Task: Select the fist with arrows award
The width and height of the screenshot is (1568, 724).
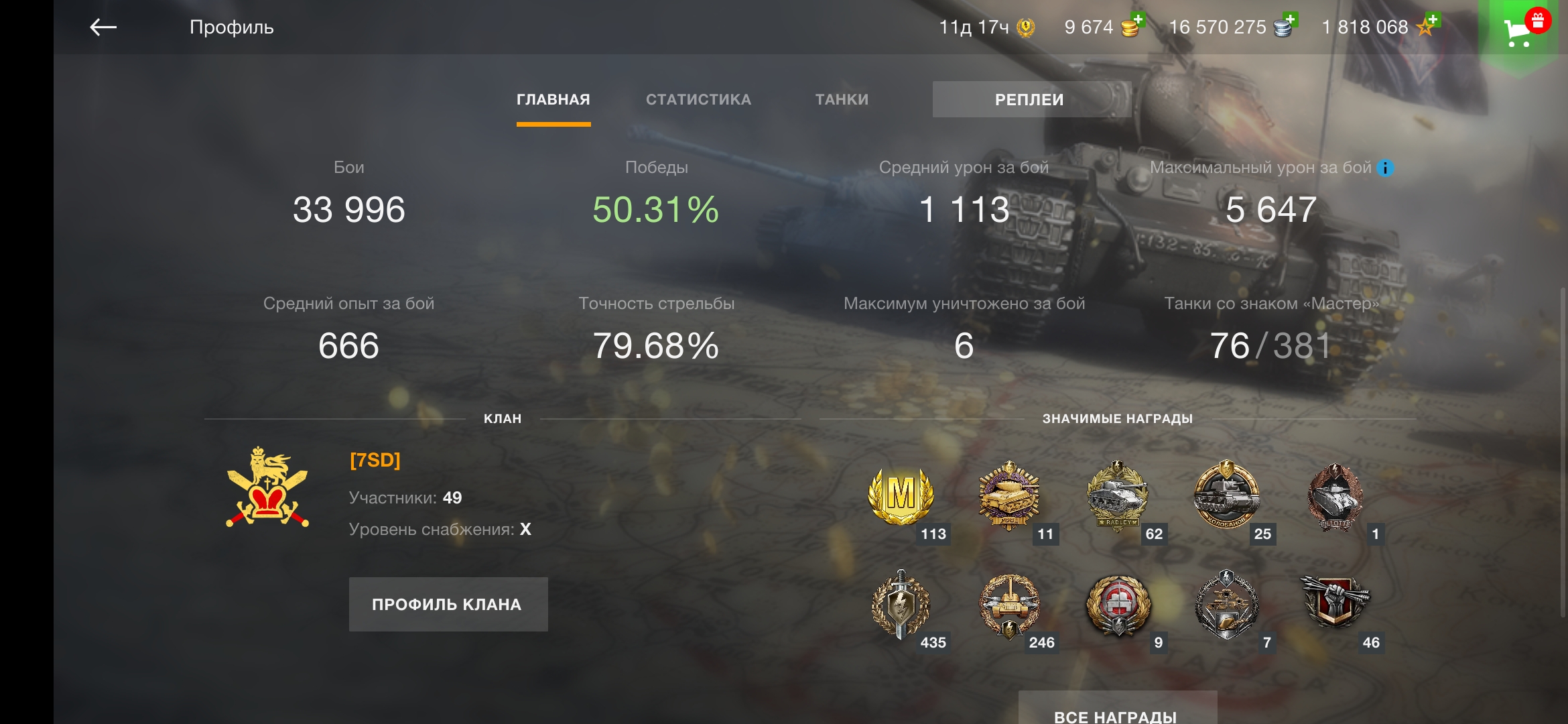Action: click(x=1334, y=603)
